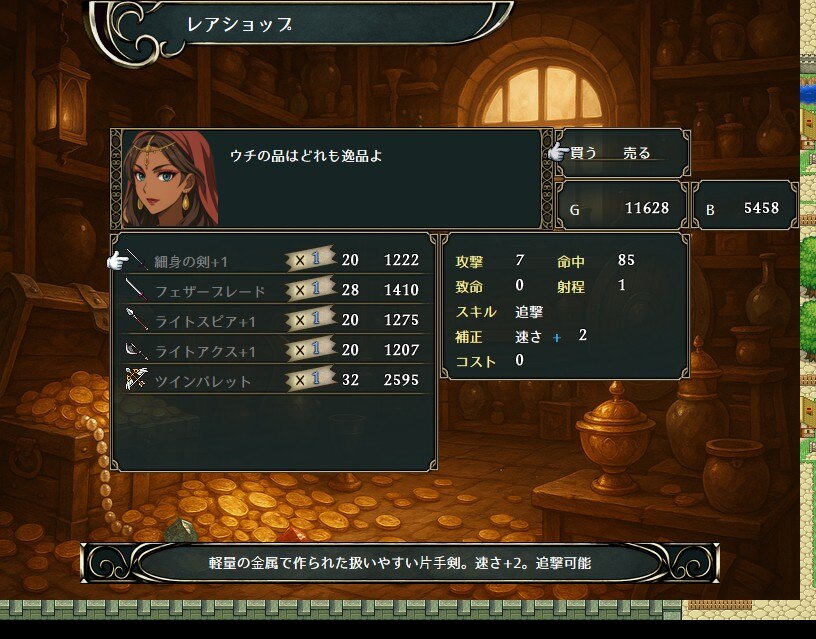Pick the フェザーブレード shop item

coord(210,291)
